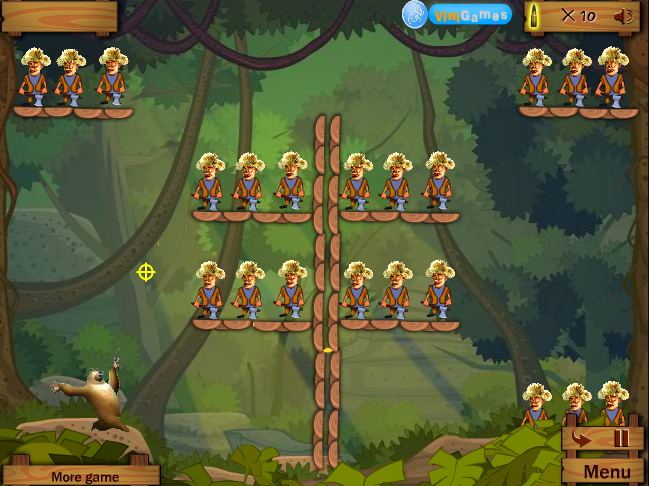Viewport: 649px width, 486px height.
Task: Toggle the sound speaker icon
Action: tap(624, 16)
